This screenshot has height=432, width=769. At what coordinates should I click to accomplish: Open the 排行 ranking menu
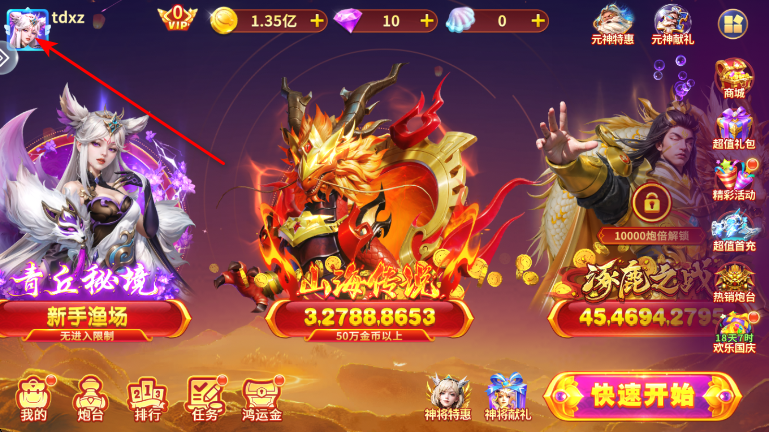[147, 398]
